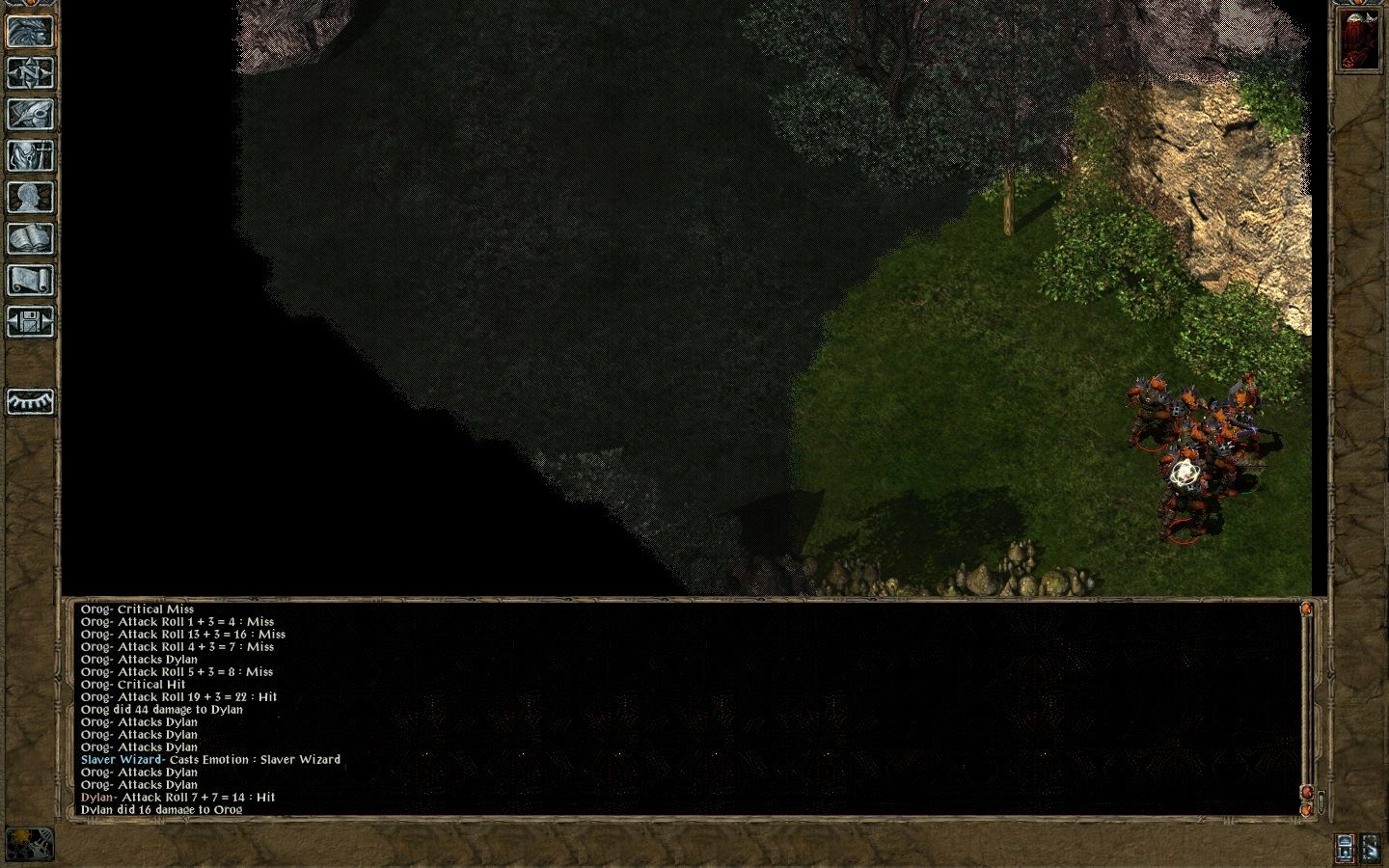Screen dimensions: 1389x868
Task: Select the red character portrait
Action: click(x=1357, y=41)
